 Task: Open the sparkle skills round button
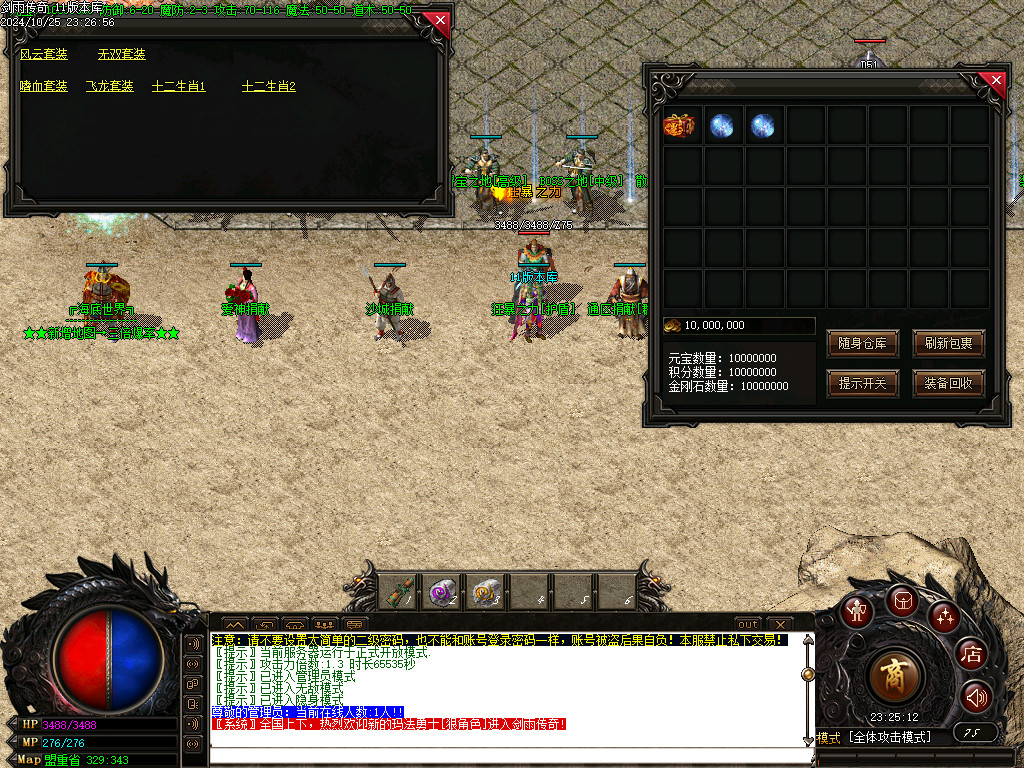click(944, 617)
